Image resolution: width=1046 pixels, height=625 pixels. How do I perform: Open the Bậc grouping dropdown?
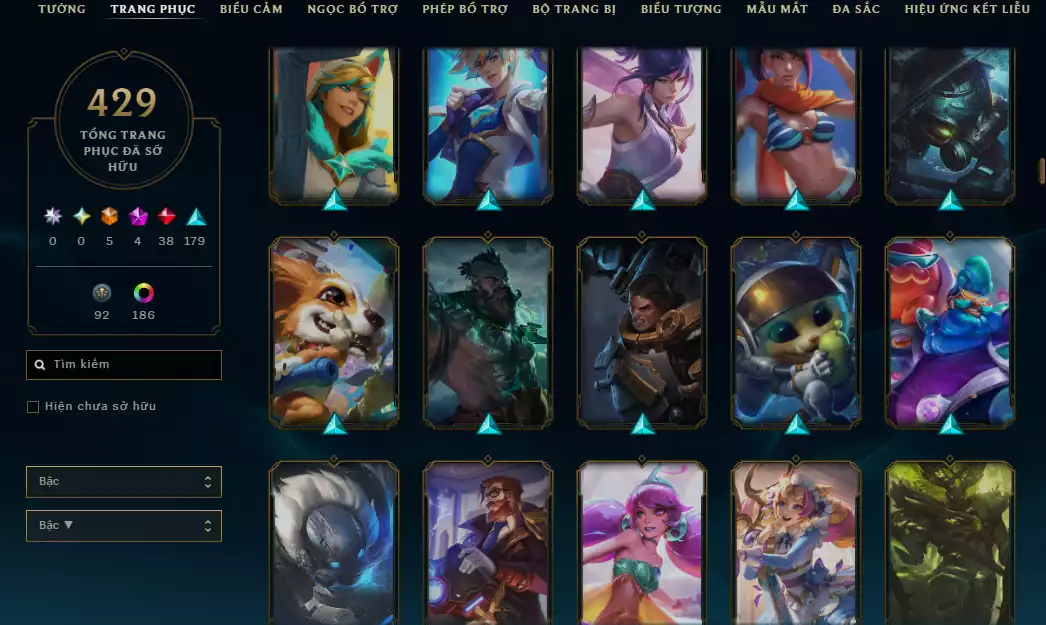(124, 482)
